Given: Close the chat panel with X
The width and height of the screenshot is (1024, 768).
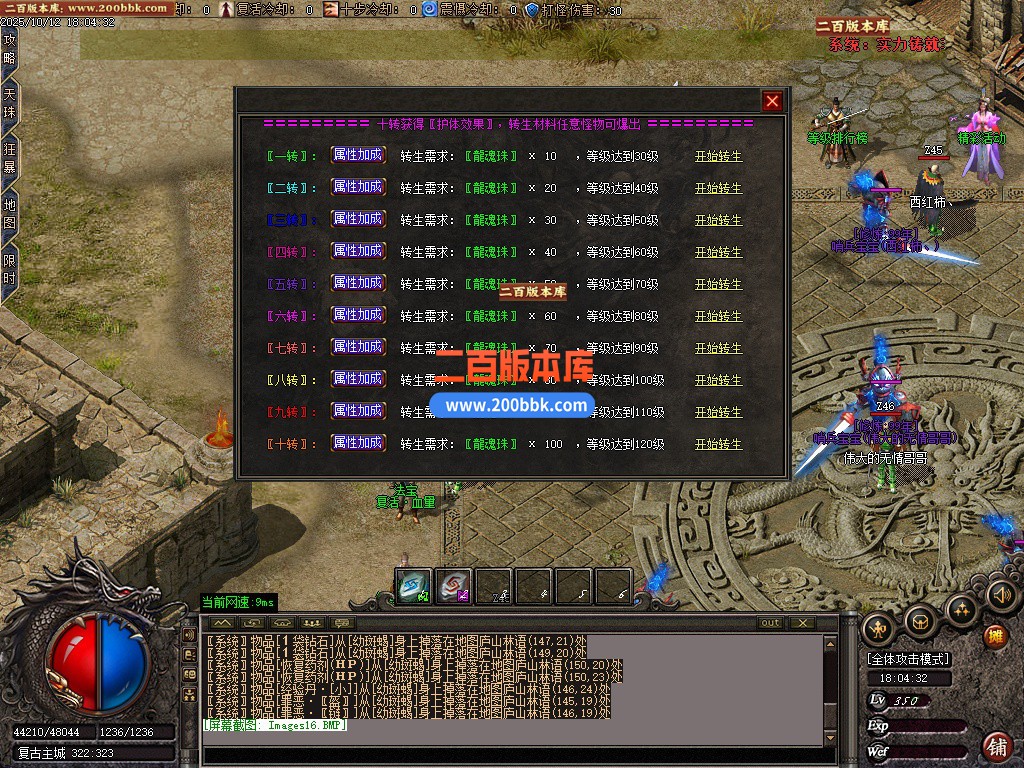Looking at the screenshot, I should click(x=801, y=623).
